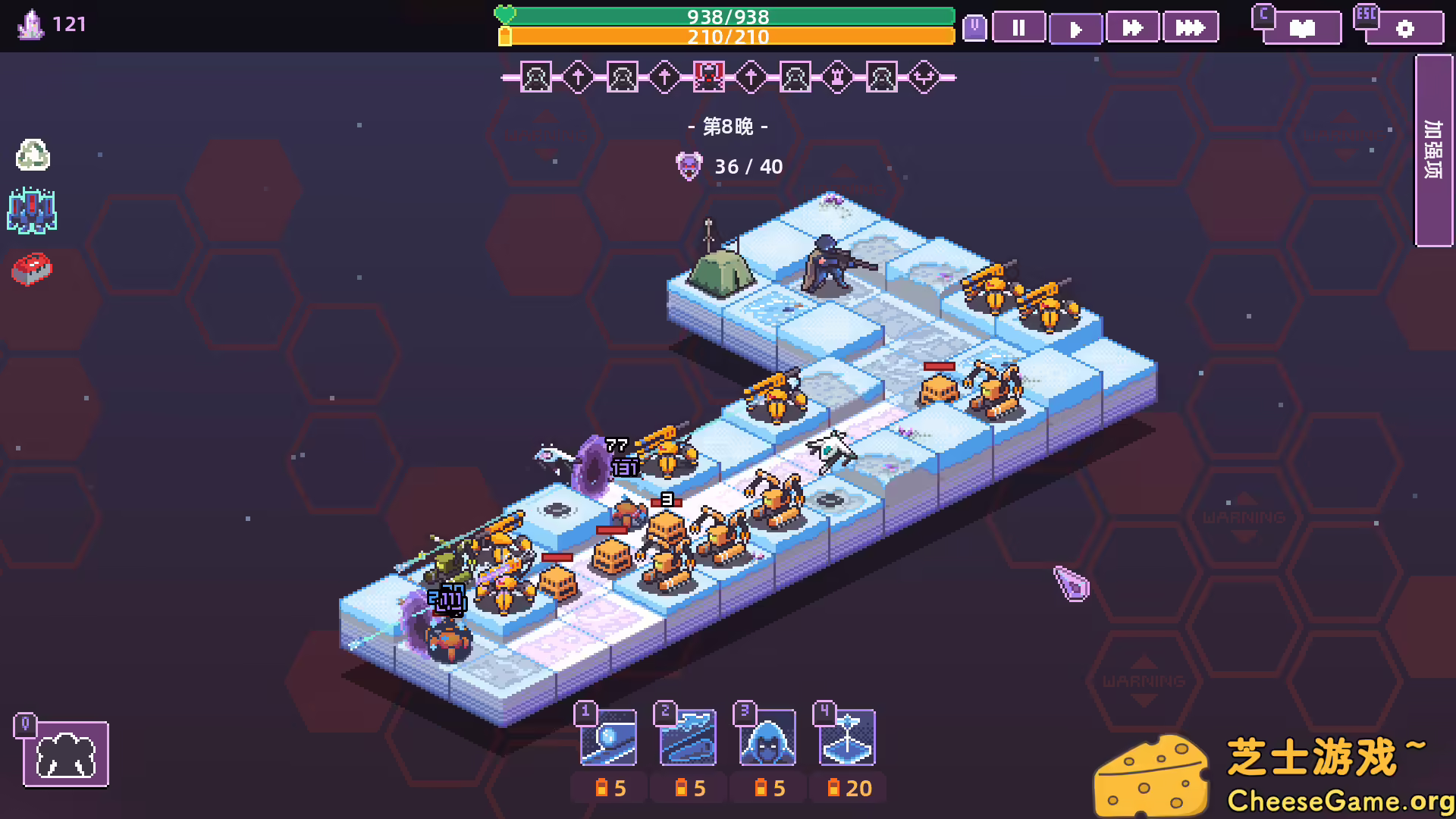Switch to double fast-forward speed
This screenshot has width=1456, height=819.
pos(1132,29)
